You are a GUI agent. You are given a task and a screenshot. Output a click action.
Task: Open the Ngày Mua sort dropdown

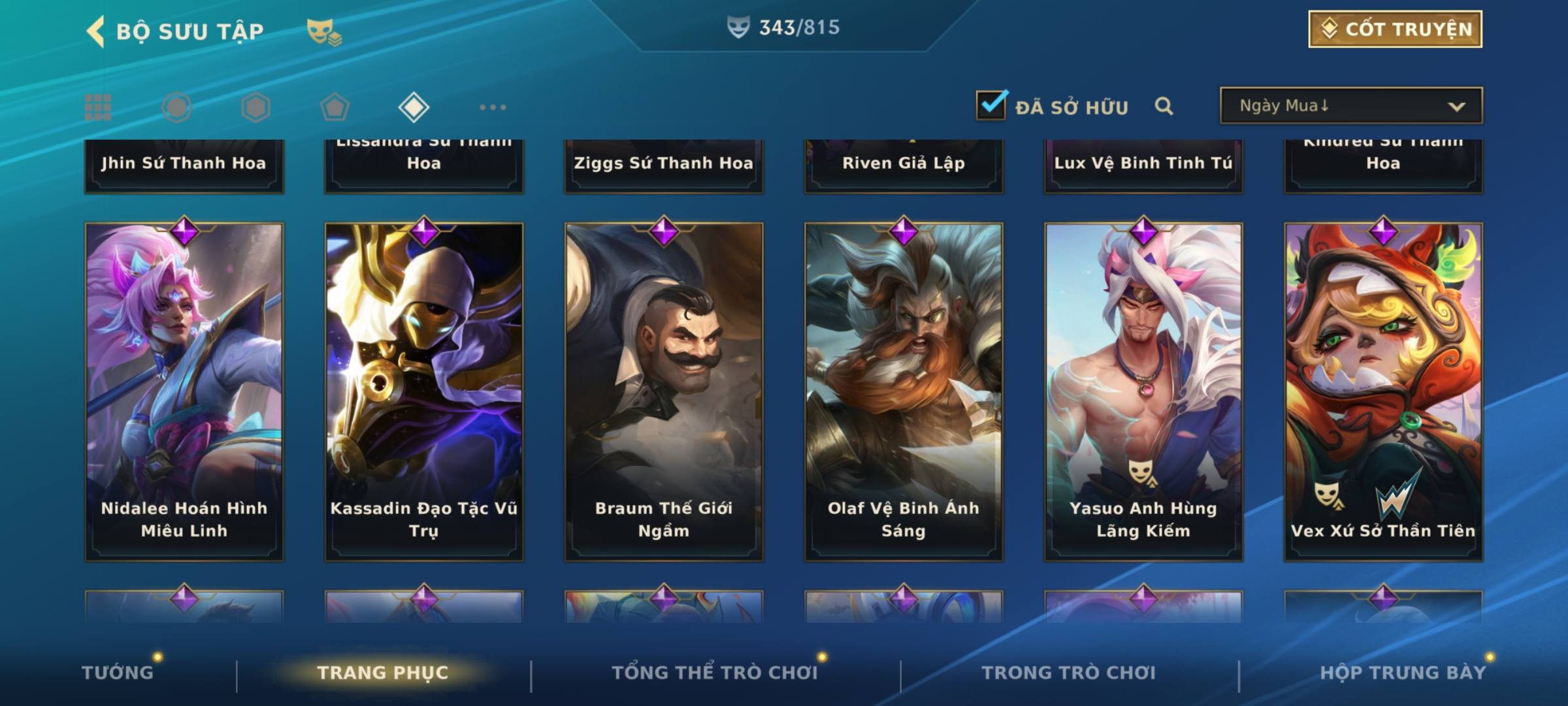click(1350, 106)
